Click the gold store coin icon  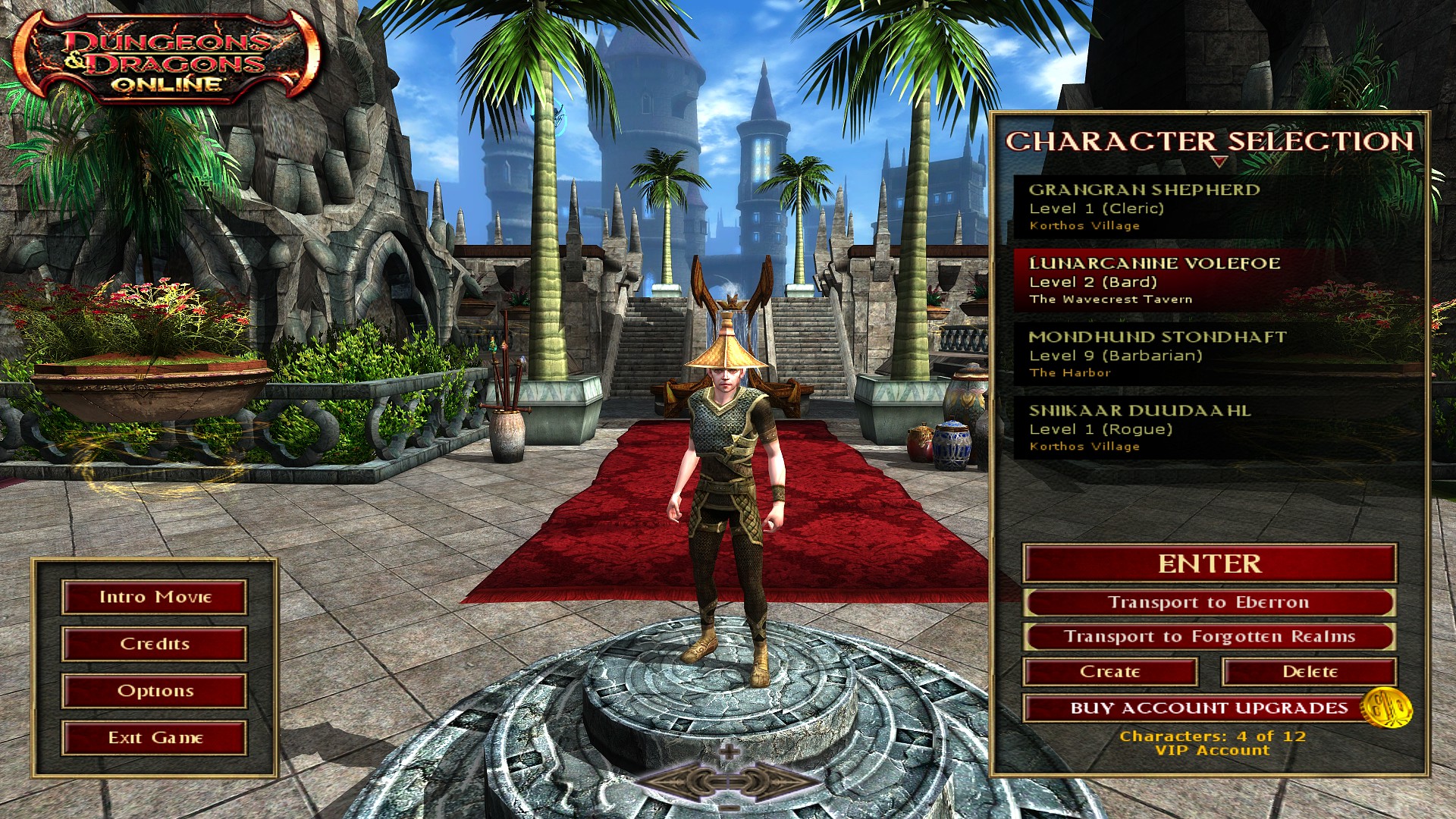1387,708
